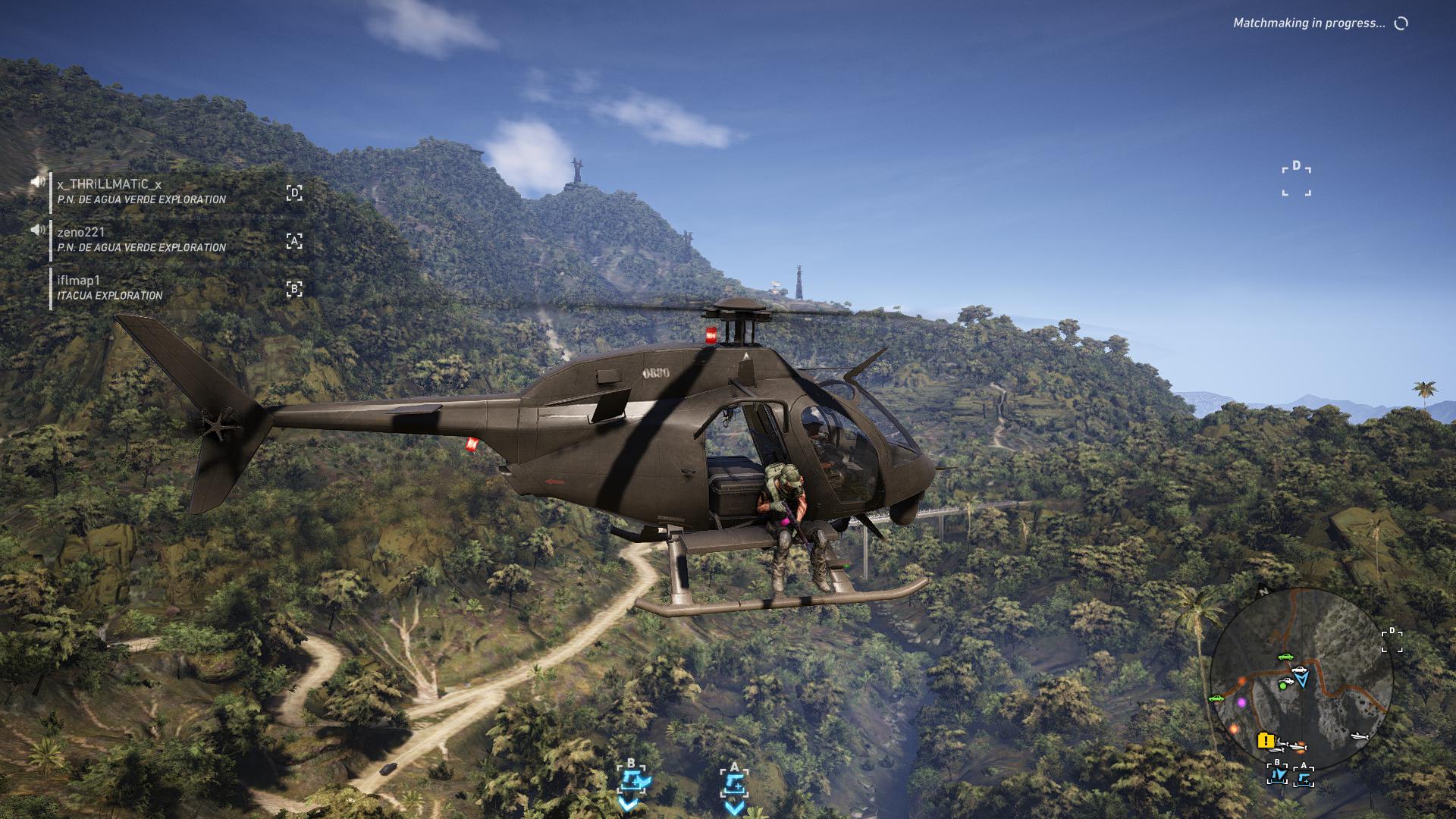1456x819 pixels.
Task: Click teammate A's on-screen weapon marker
Action: (734, 781)
